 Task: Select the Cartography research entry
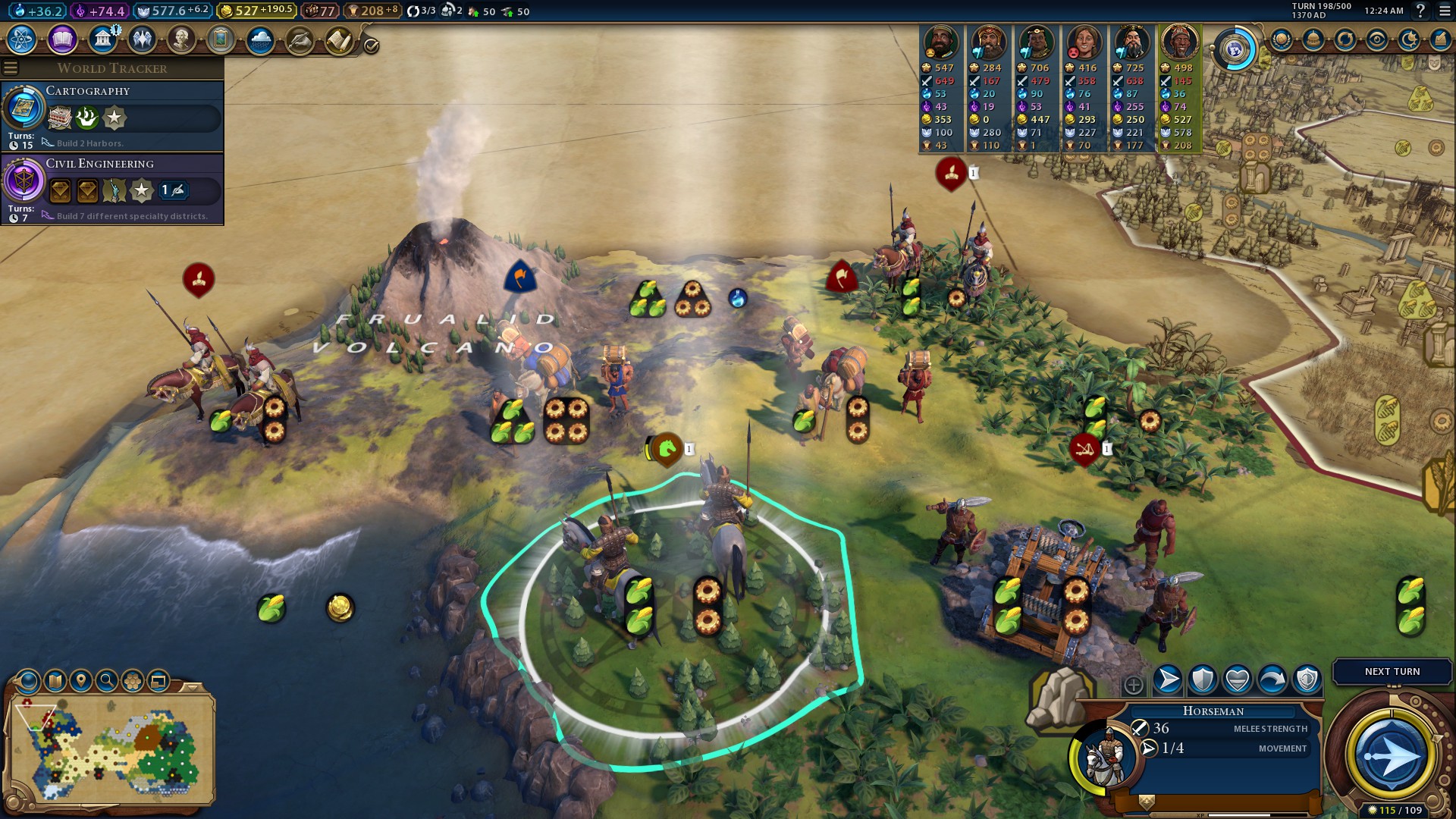(112, 115)
